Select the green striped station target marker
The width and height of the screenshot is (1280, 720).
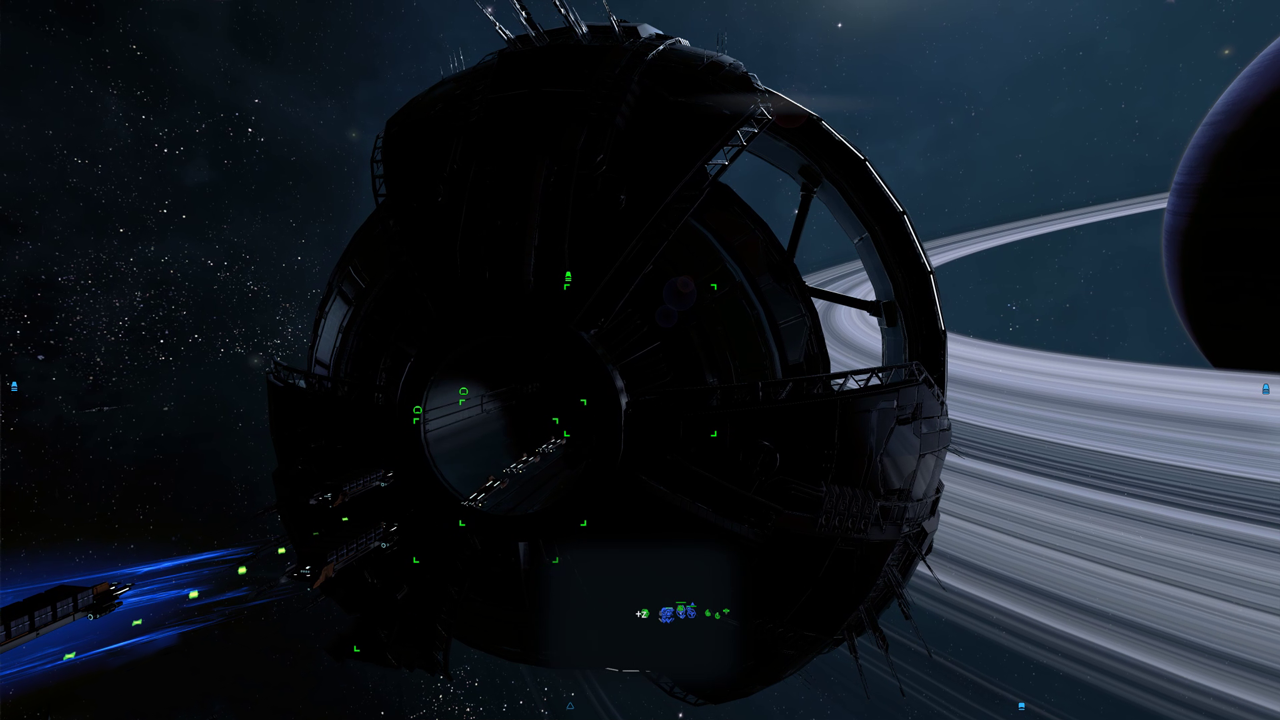point(568,276)
